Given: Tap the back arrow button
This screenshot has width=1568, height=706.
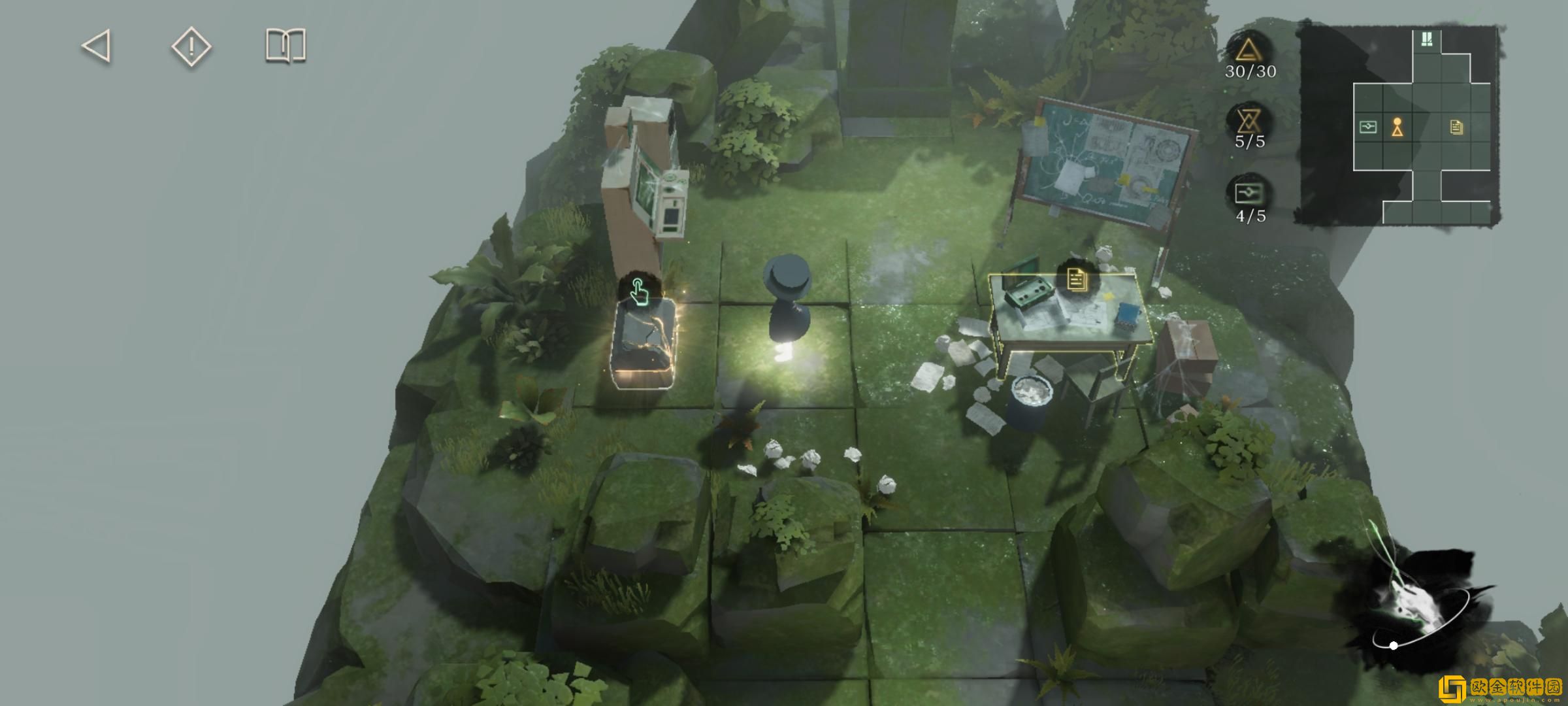Looking at the screenshot, I should (x=97, y=46).
